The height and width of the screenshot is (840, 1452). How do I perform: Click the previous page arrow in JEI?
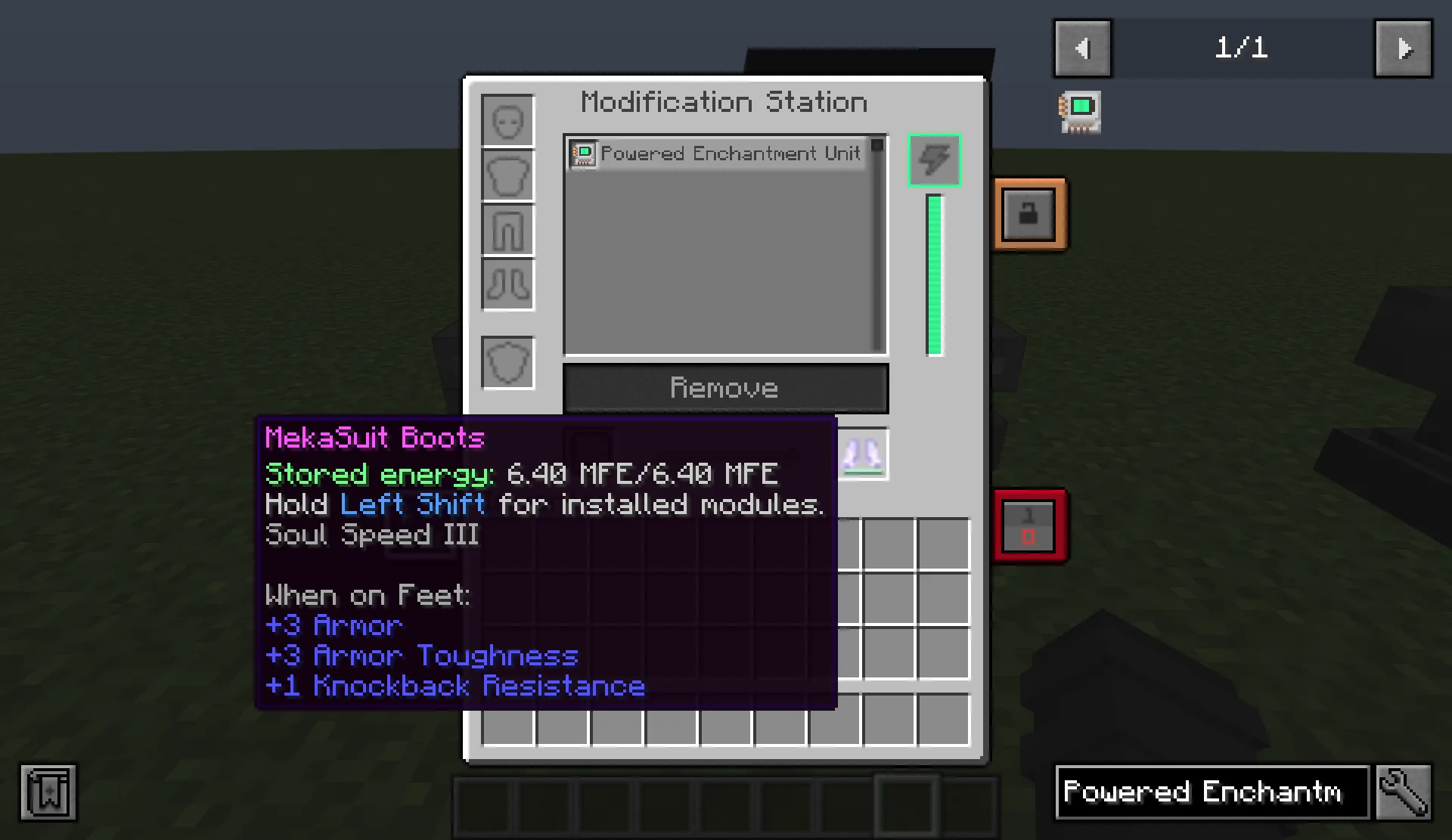click(x=1082, y=48)
